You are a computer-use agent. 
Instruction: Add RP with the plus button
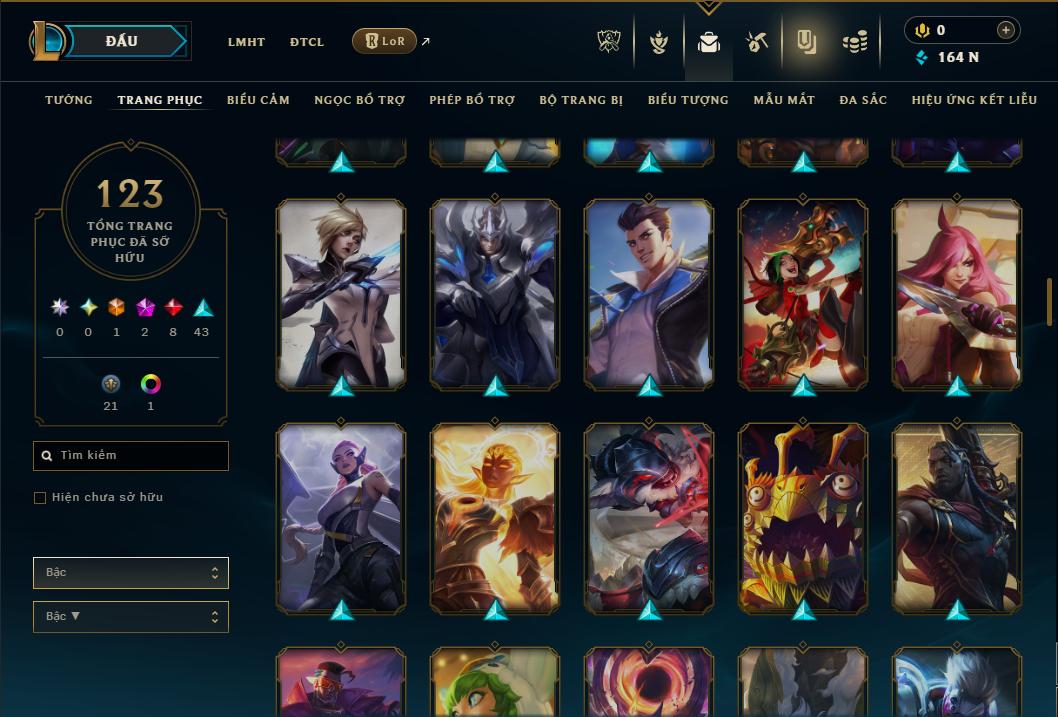coord(1005,30)
